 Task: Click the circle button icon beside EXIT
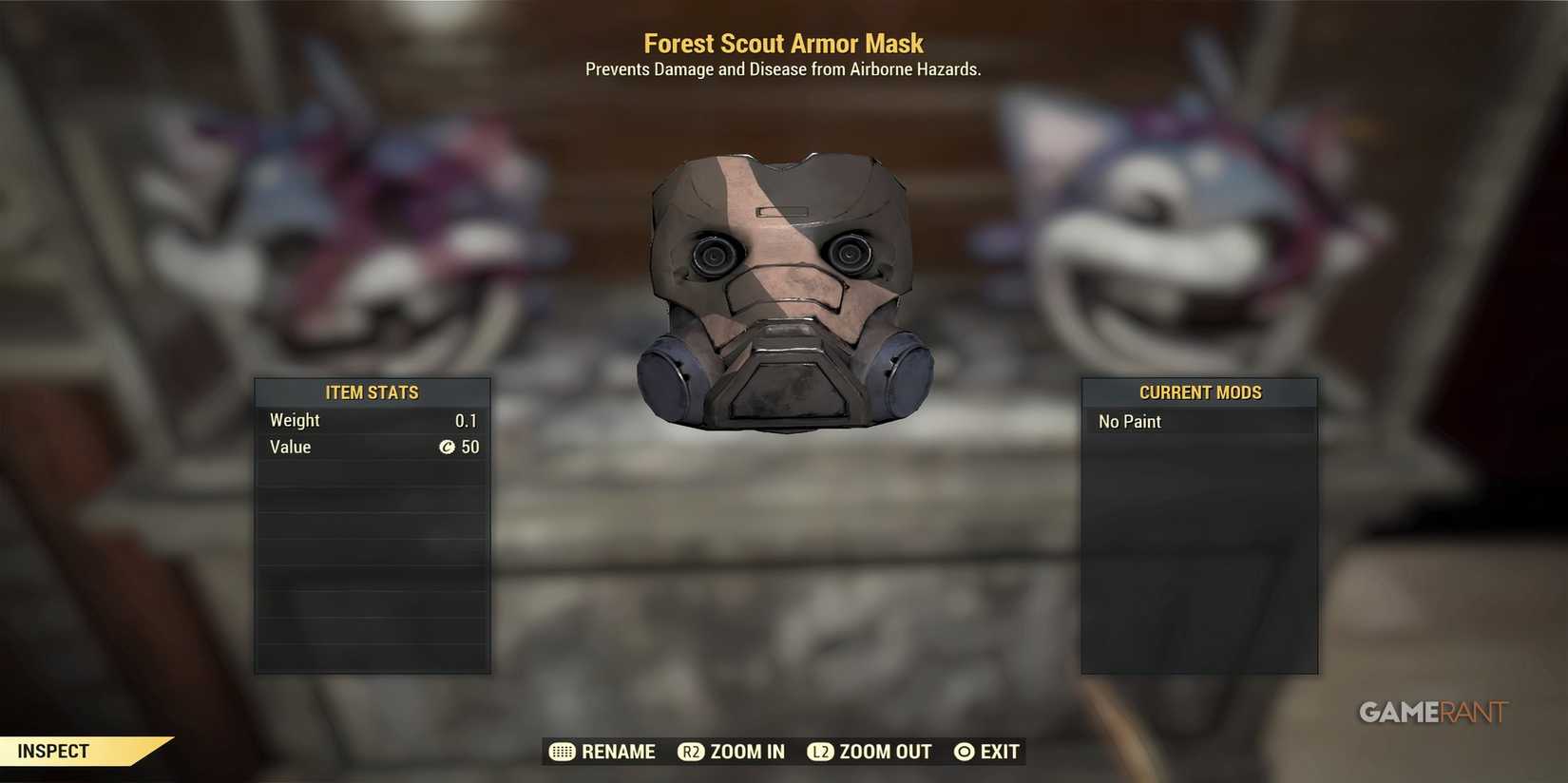965,752
